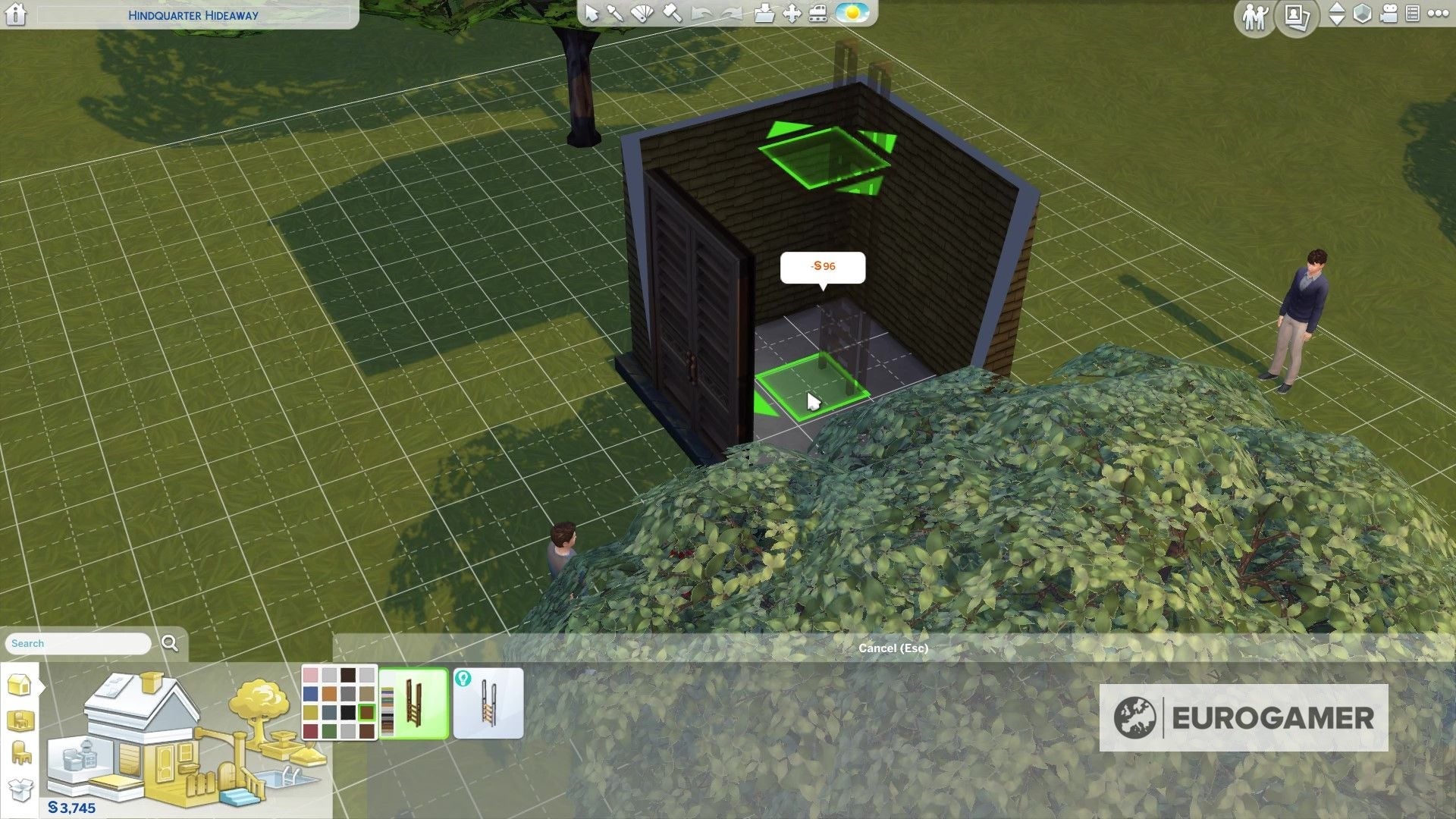The width and height of the screenshot is (1456, 819).
Task: Select the Eyedropper tool in the build toolbar
Action: pyautogui.click(x=616, y=14)
